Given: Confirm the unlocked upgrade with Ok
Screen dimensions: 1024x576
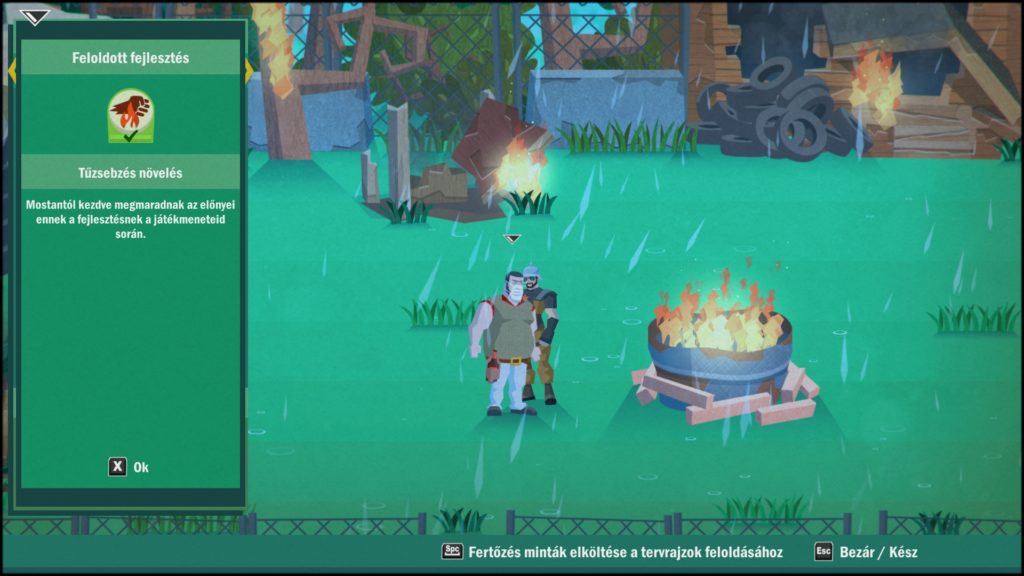Looking at the screenshot, I should click(129, 467).
